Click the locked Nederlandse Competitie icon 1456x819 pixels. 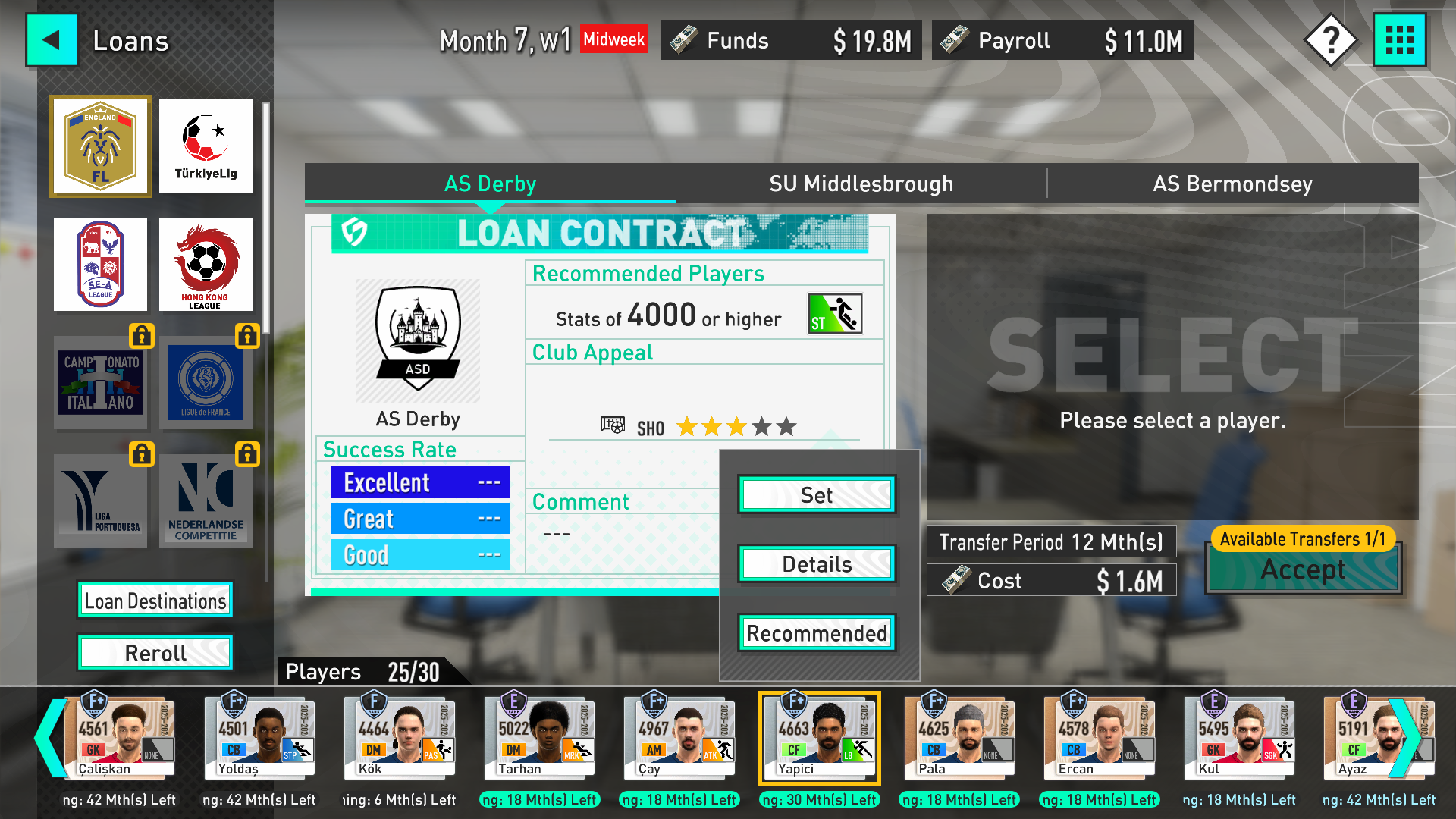[206, 500]
